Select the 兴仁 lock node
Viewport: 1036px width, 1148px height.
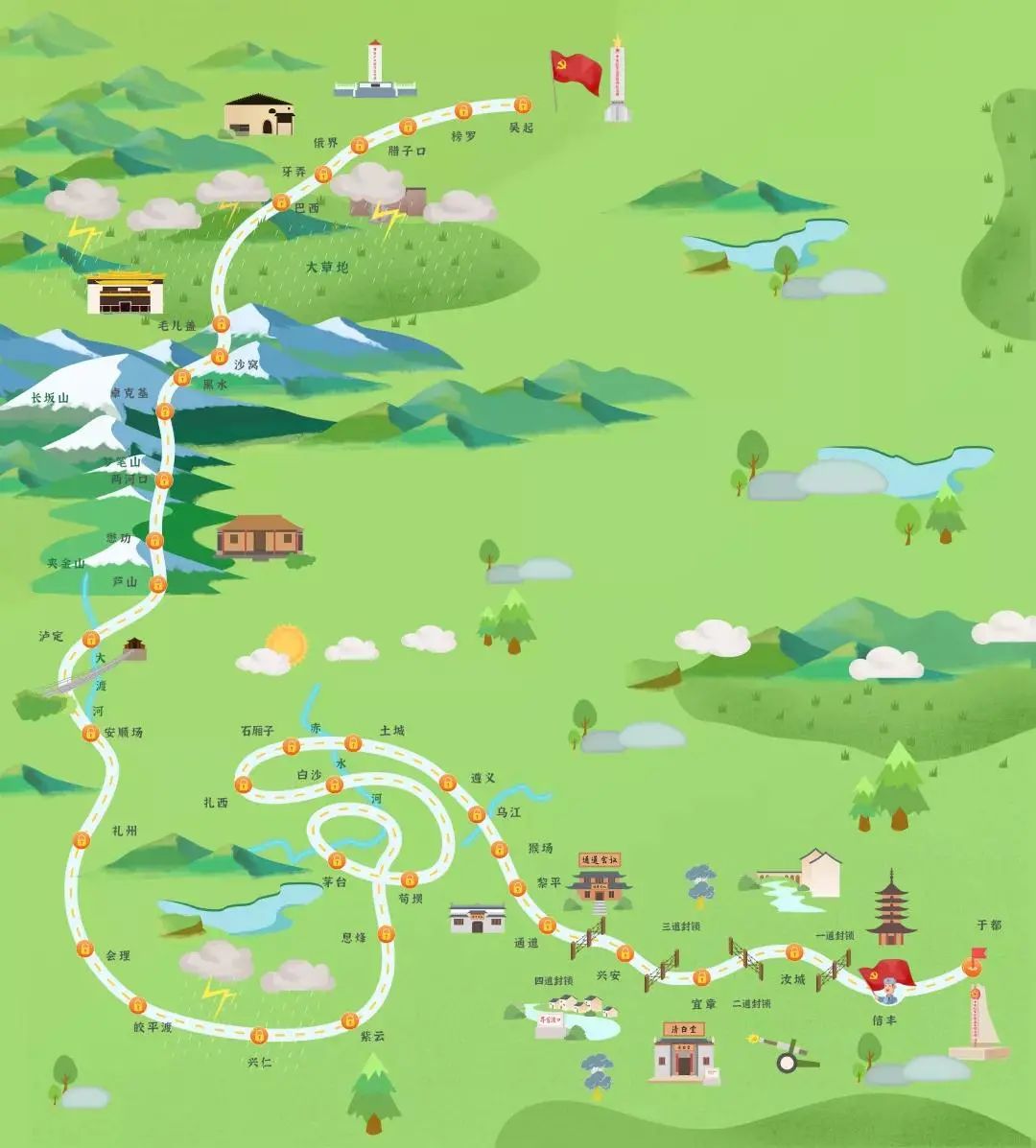click(x=258, y=1035)
